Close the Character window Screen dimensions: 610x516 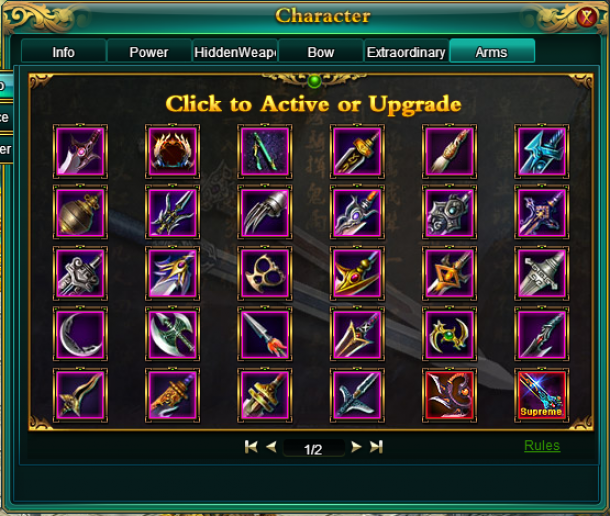587,17
